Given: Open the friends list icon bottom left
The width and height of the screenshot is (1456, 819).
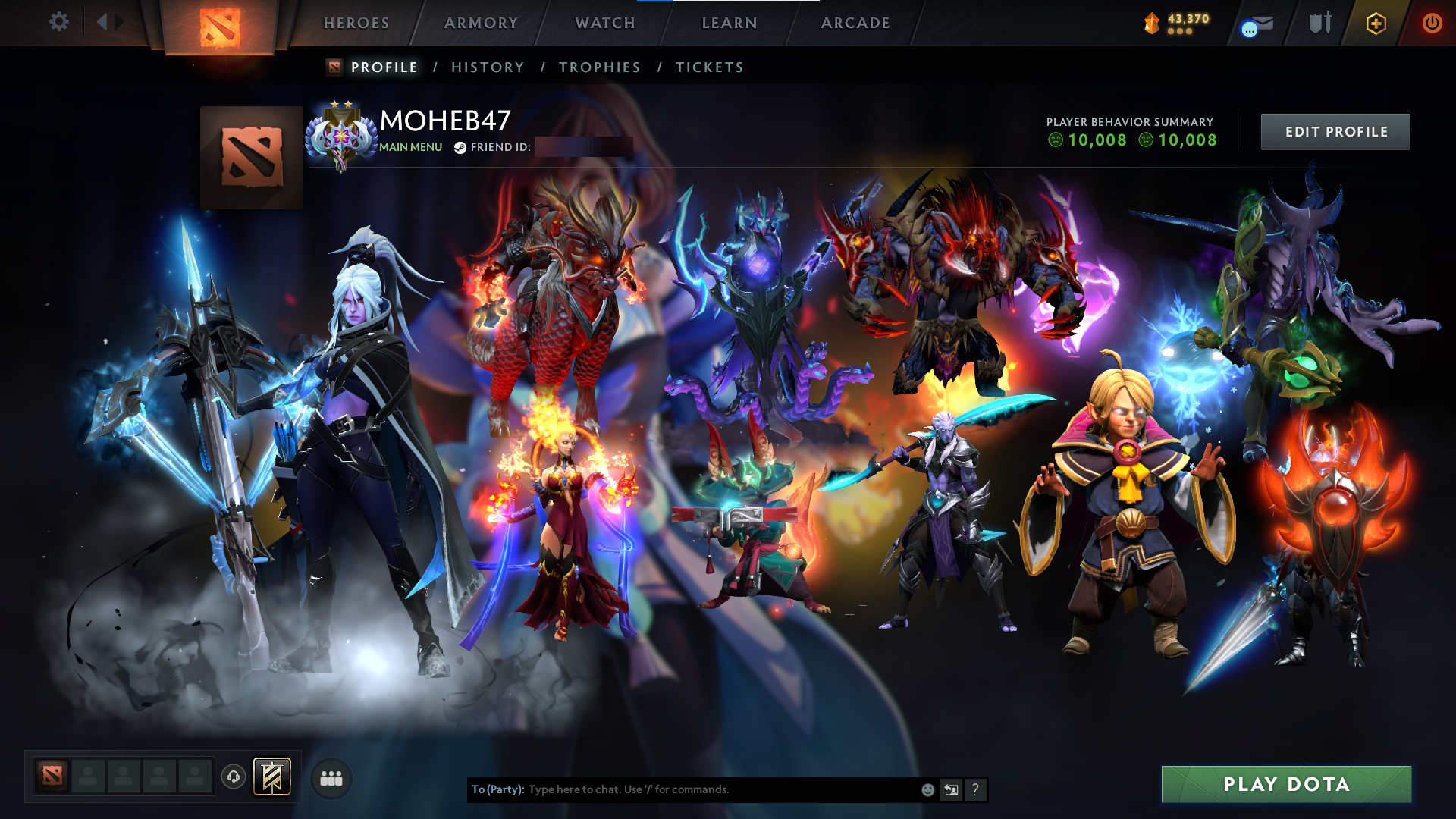Looking at the screenshot, I should (331, 778).
